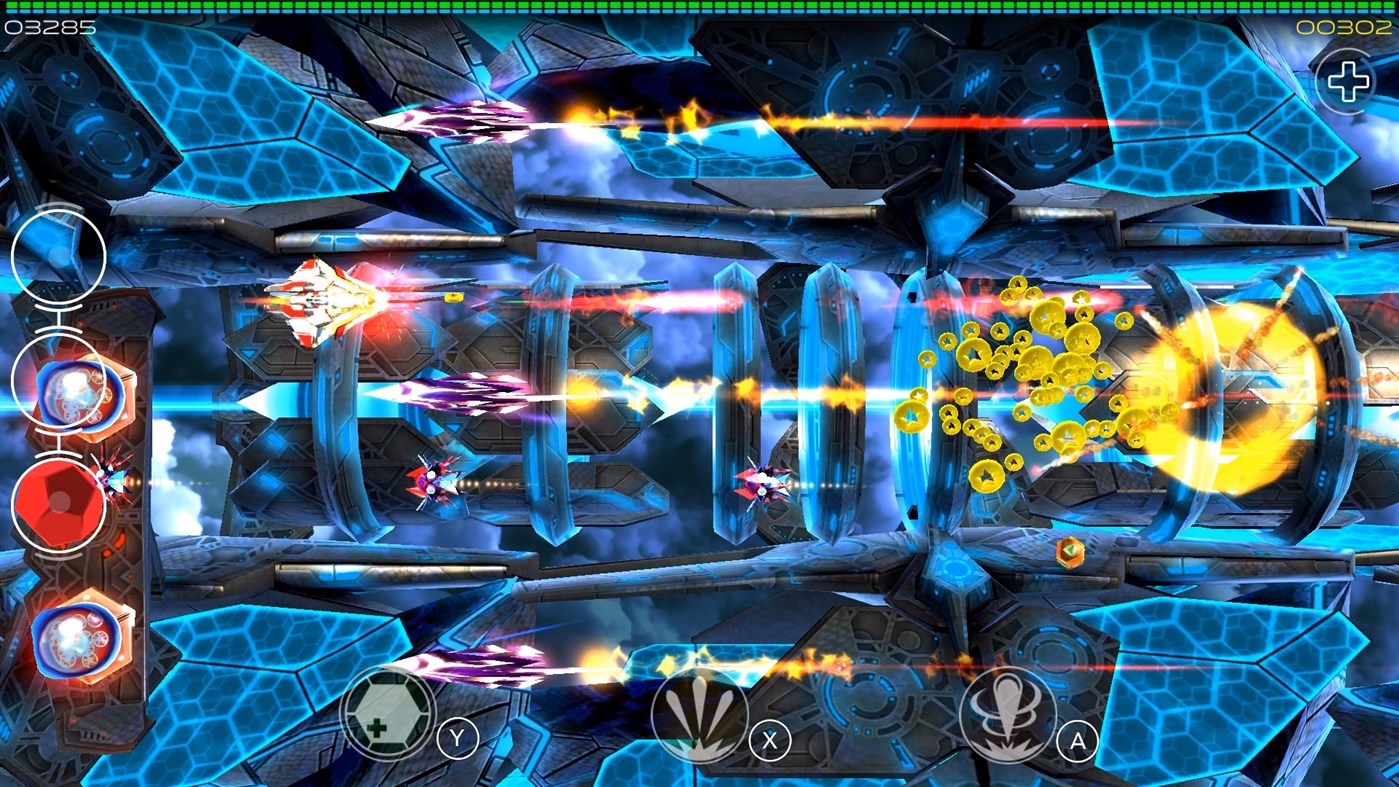Click the empty circular power-up slot at top-left
Screen dimensions: 1399x787
click(x=59, y=255)
